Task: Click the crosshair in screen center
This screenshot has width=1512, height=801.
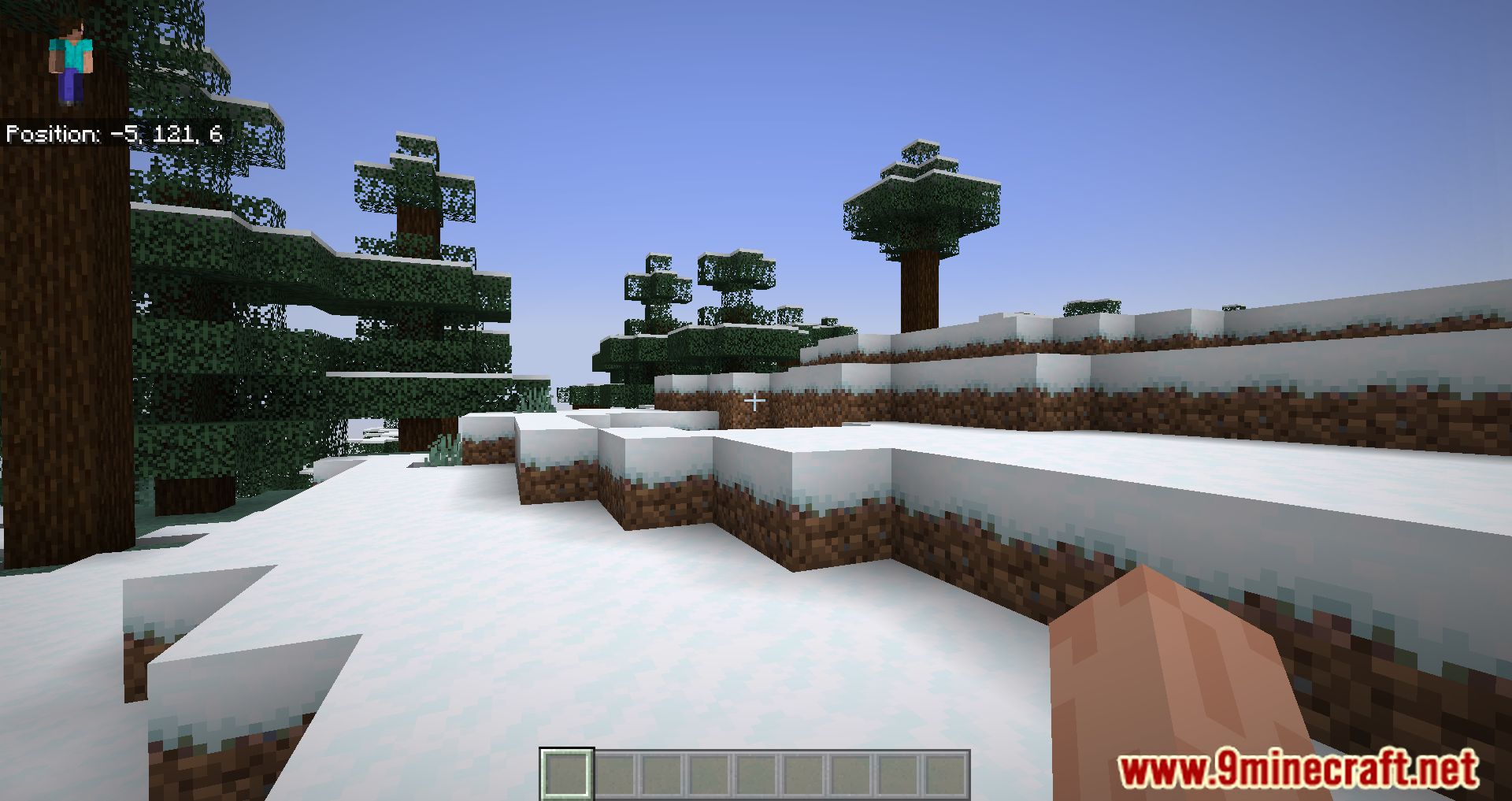Action: tap(754, 400)
